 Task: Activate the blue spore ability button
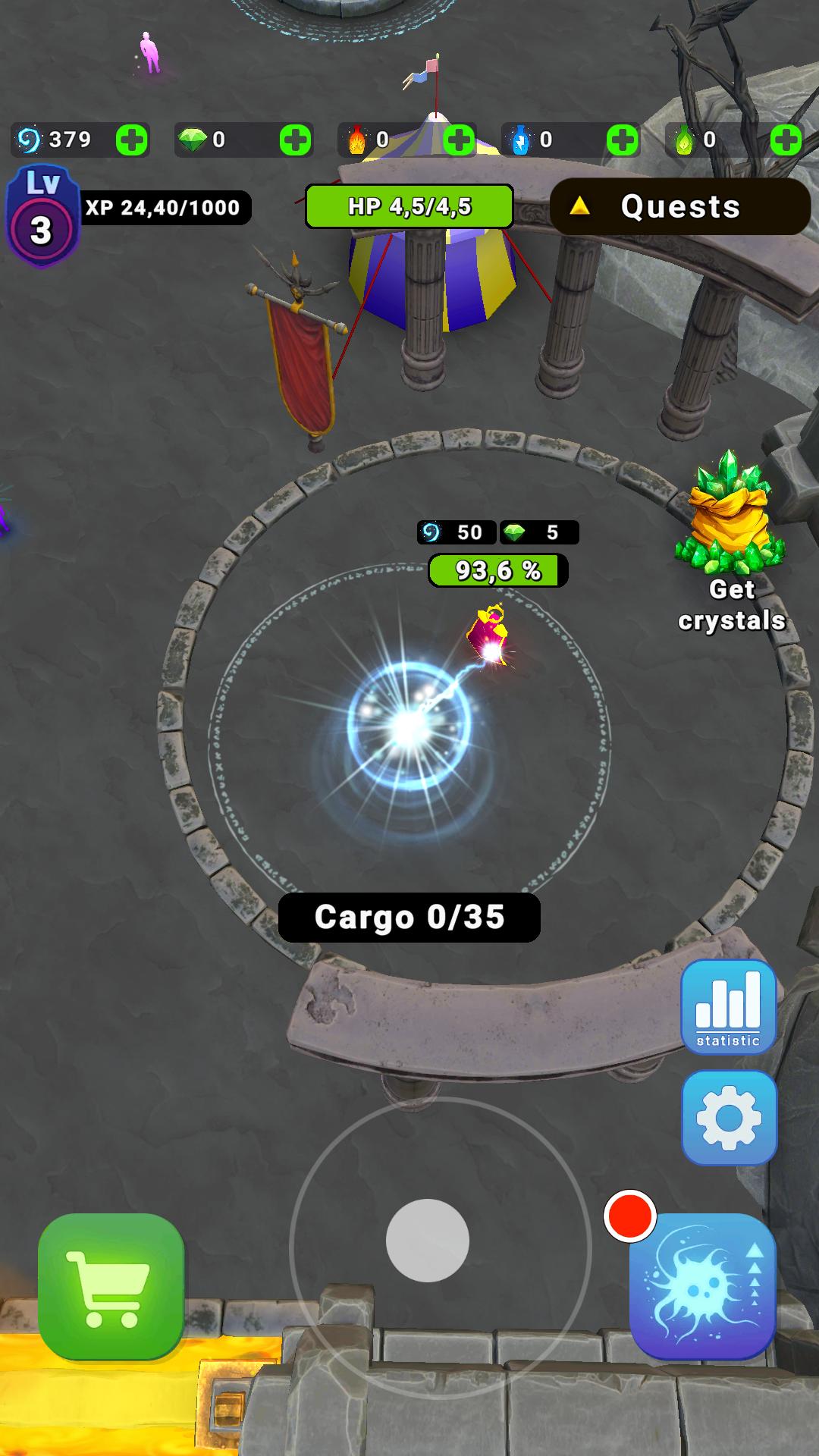[702, 1286]
